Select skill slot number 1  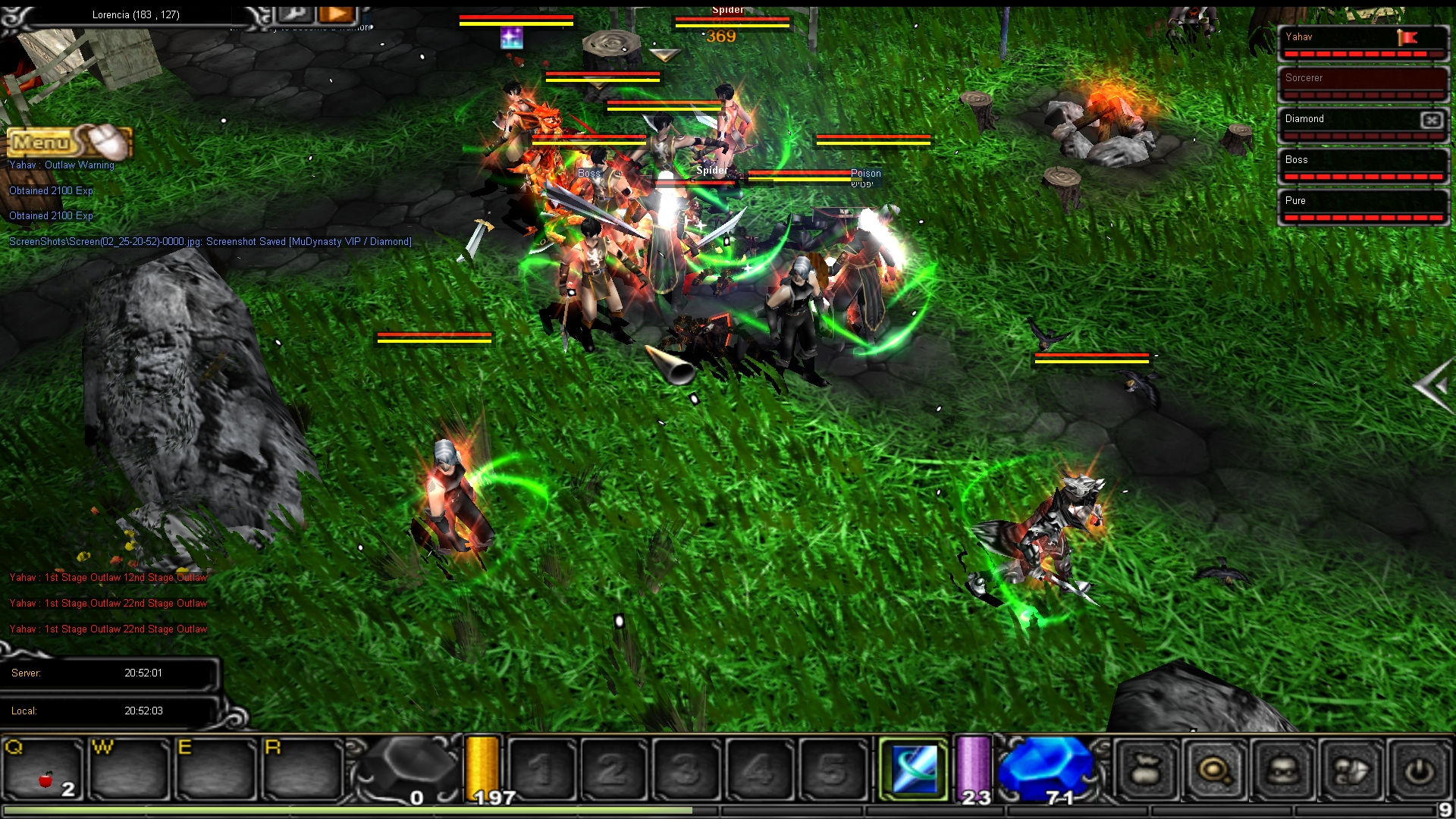coord(541,770)
